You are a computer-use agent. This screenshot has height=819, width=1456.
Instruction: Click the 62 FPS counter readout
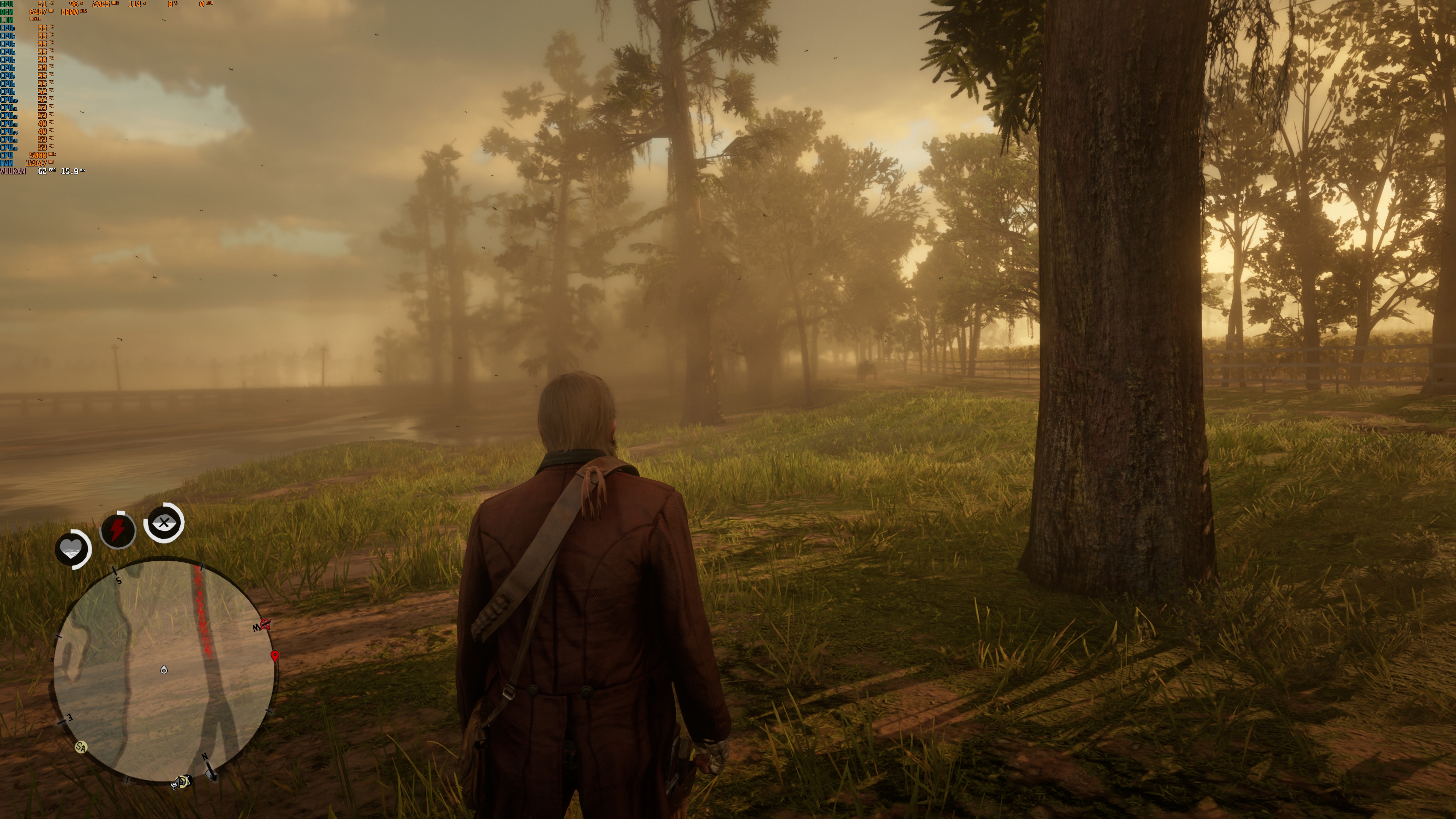tap(42, 171)
